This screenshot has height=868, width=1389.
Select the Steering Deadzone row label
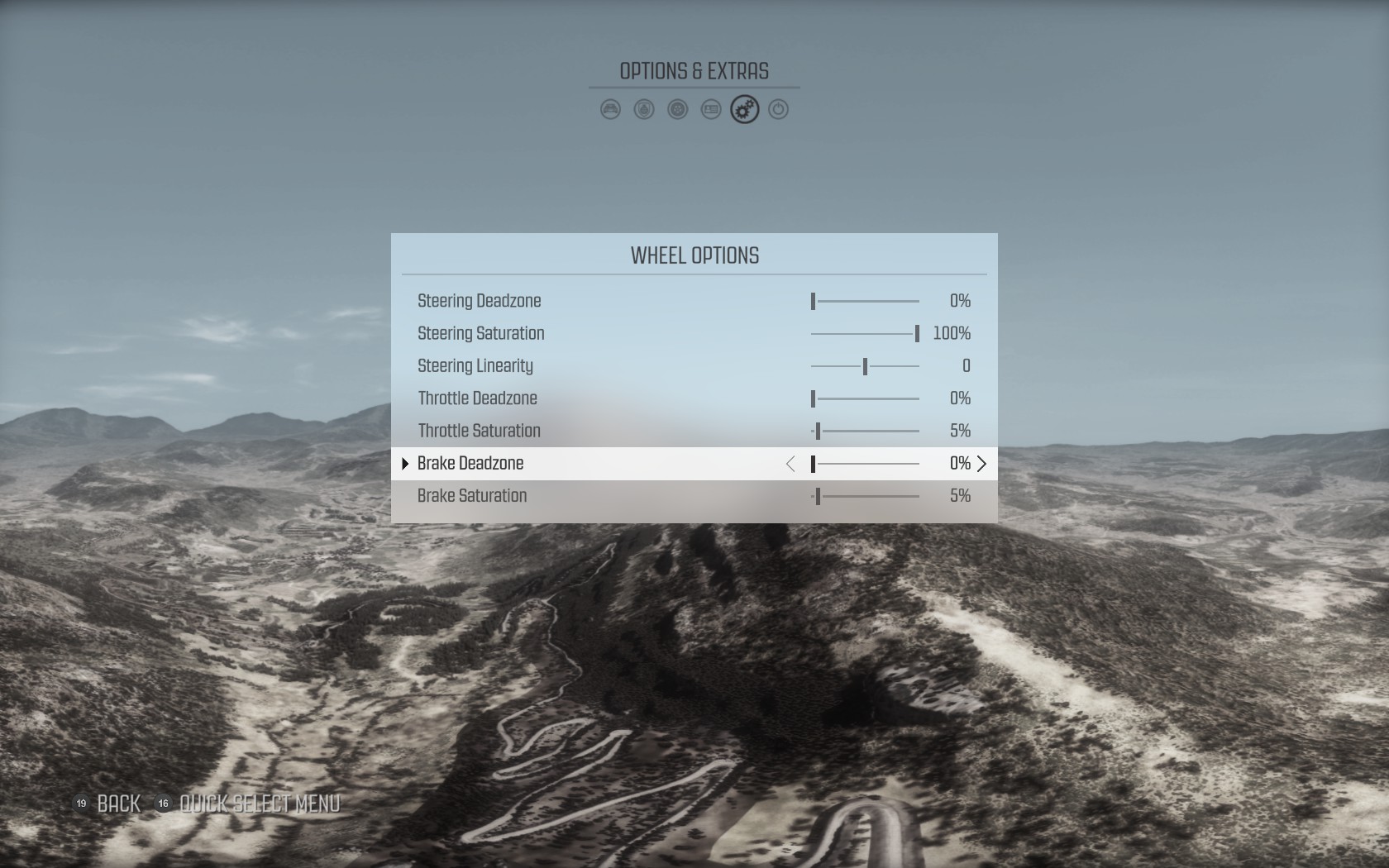(x=480, y=302)
